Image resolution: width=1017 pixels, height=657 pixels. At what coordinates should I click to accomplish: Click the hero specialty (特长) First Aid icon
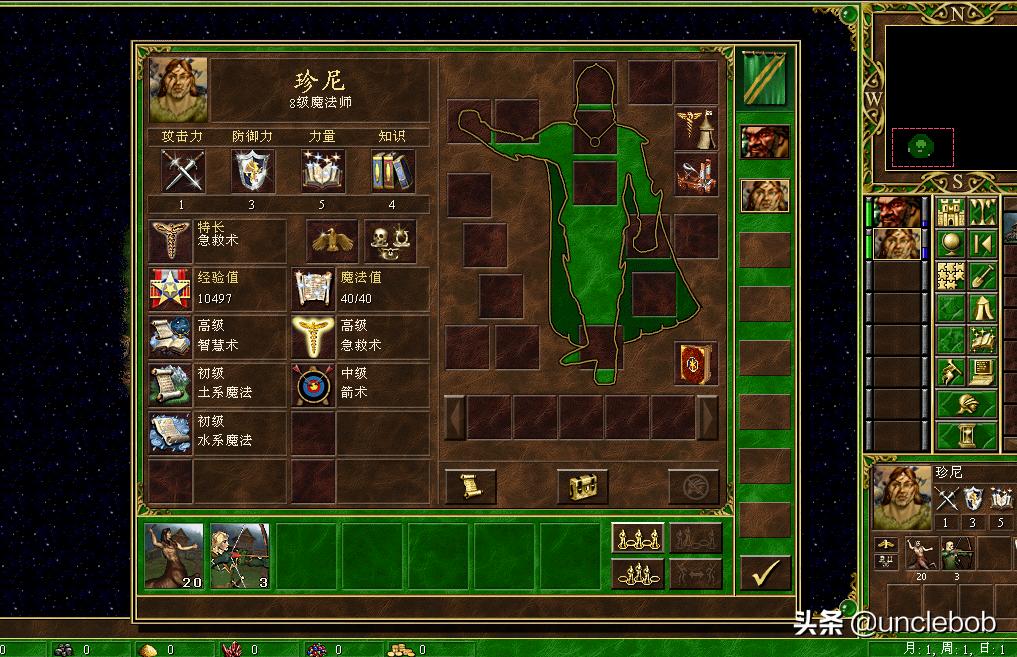coord(170,241)
